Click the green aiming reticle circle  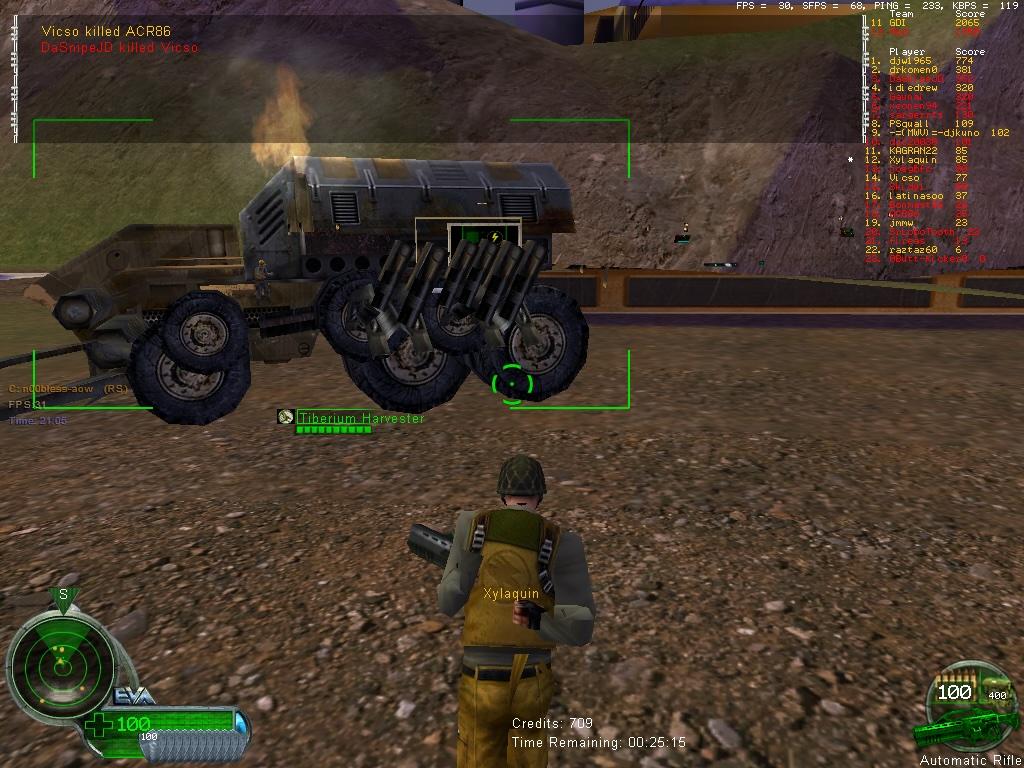(x=514, y=383)
